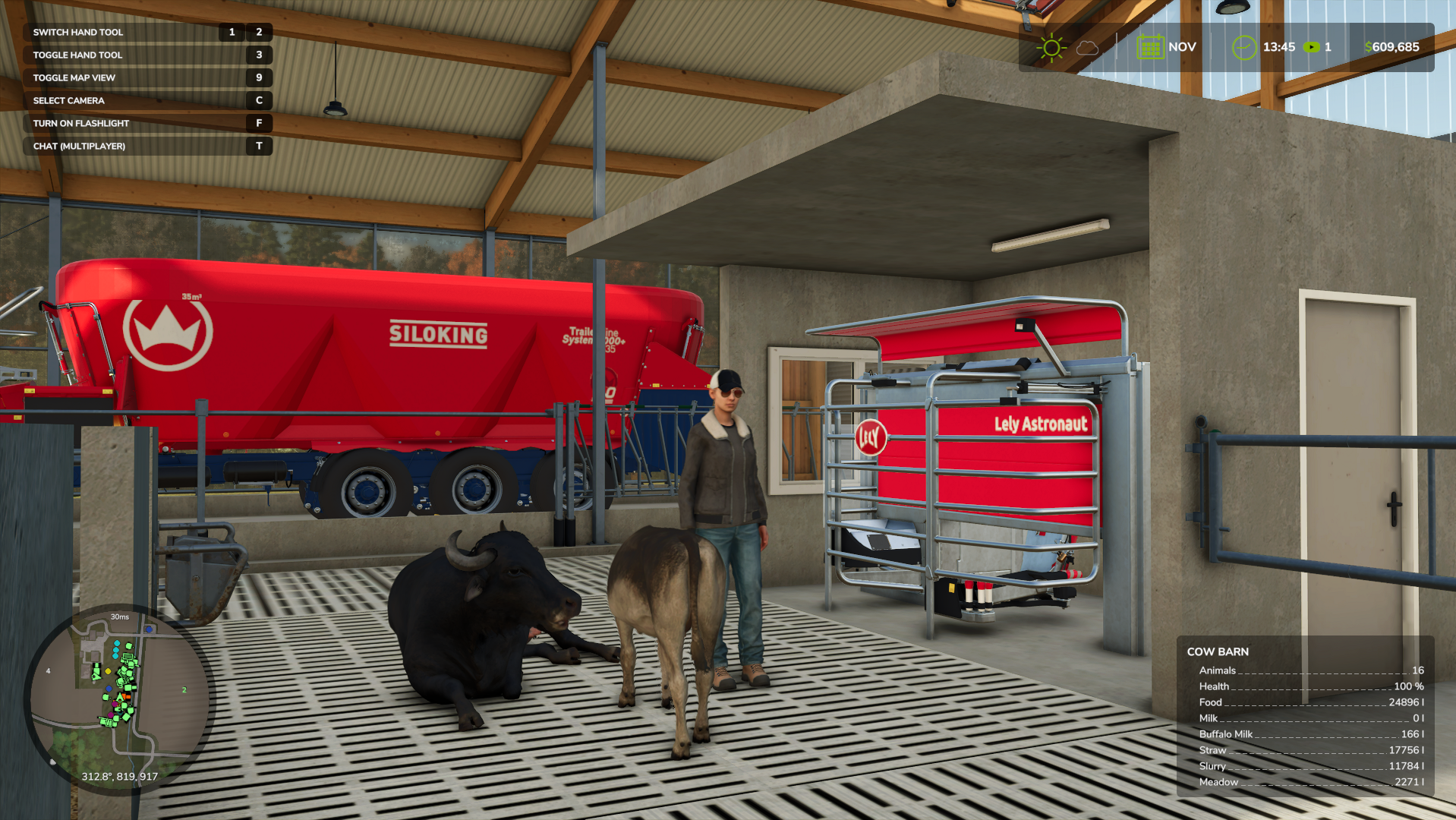This screenshot has height=820, width=1456.
Task: Click the sunny weather icon
Action: tap(1051, 48)
